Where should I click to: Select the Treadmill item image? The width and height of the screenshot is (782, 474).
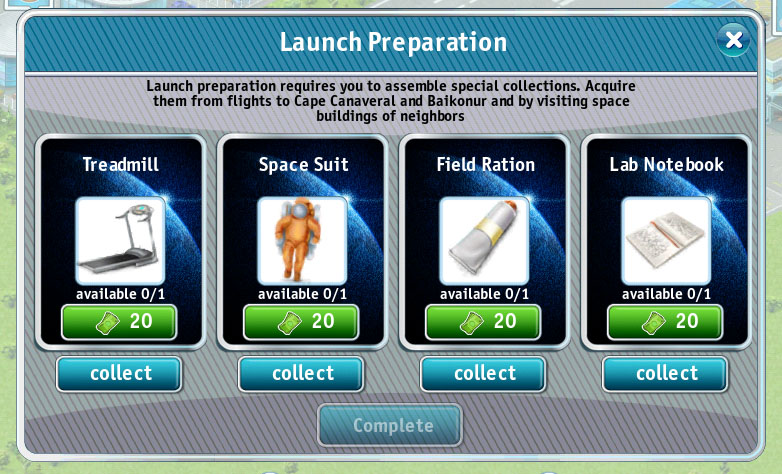tap(120, 240)
